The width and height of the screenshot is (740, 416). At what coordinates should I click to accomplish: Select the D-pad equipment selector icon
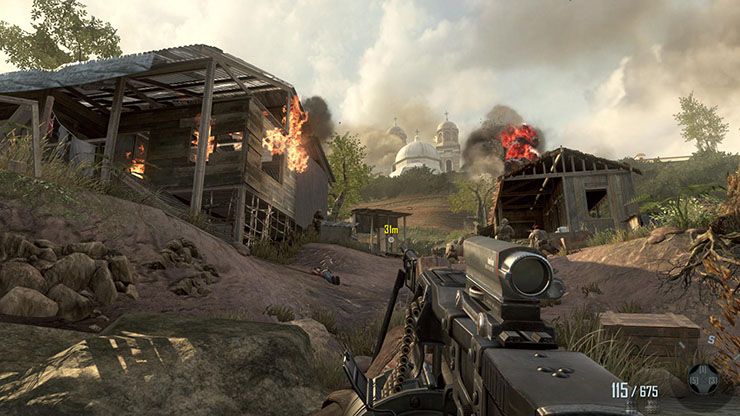click(704, 379)
